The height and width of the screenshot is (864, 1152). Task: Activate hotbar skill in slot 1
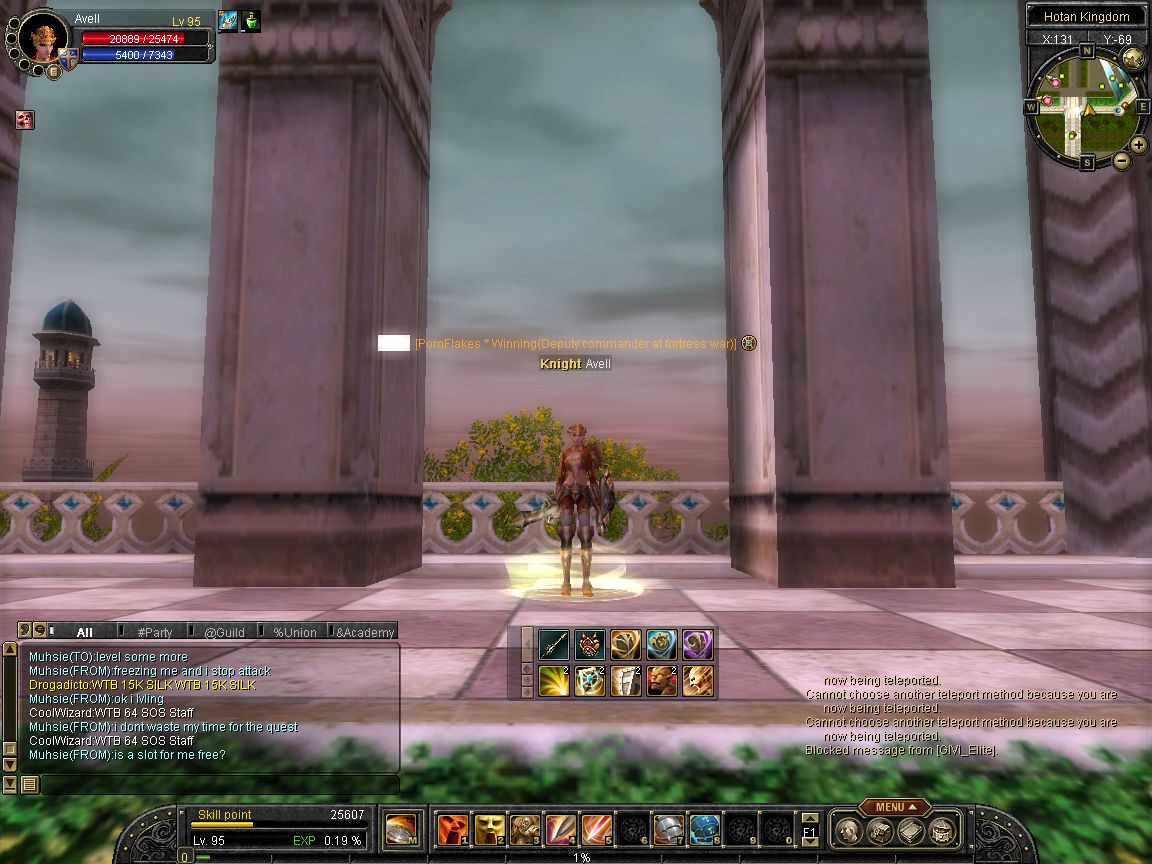[452, 829]
